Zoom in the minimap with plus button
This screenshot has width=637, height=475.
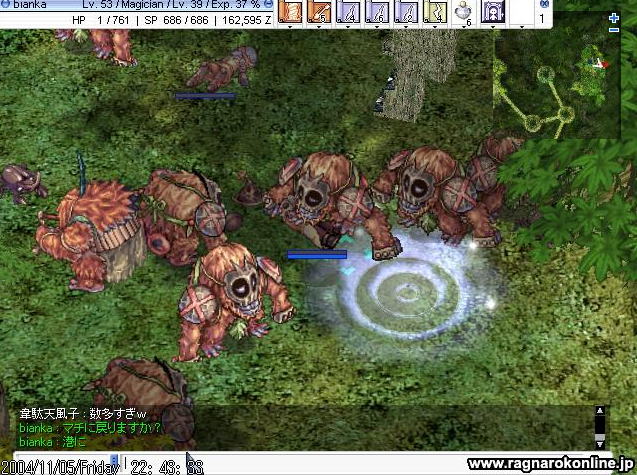[614, 19]
